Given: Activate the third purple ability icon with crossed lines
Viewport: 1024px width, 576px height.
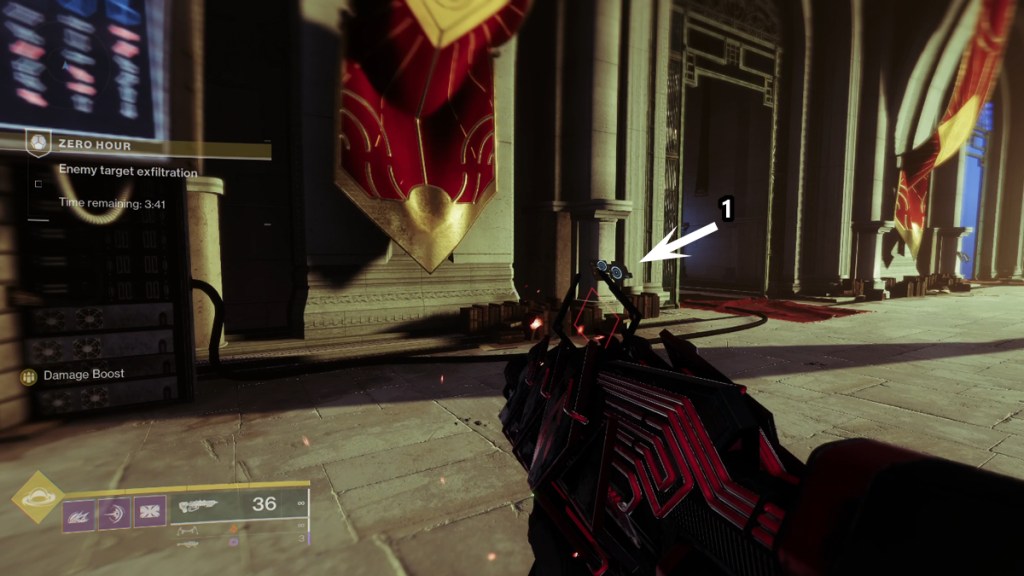Looking at the screenshot, I should (150, 514).
